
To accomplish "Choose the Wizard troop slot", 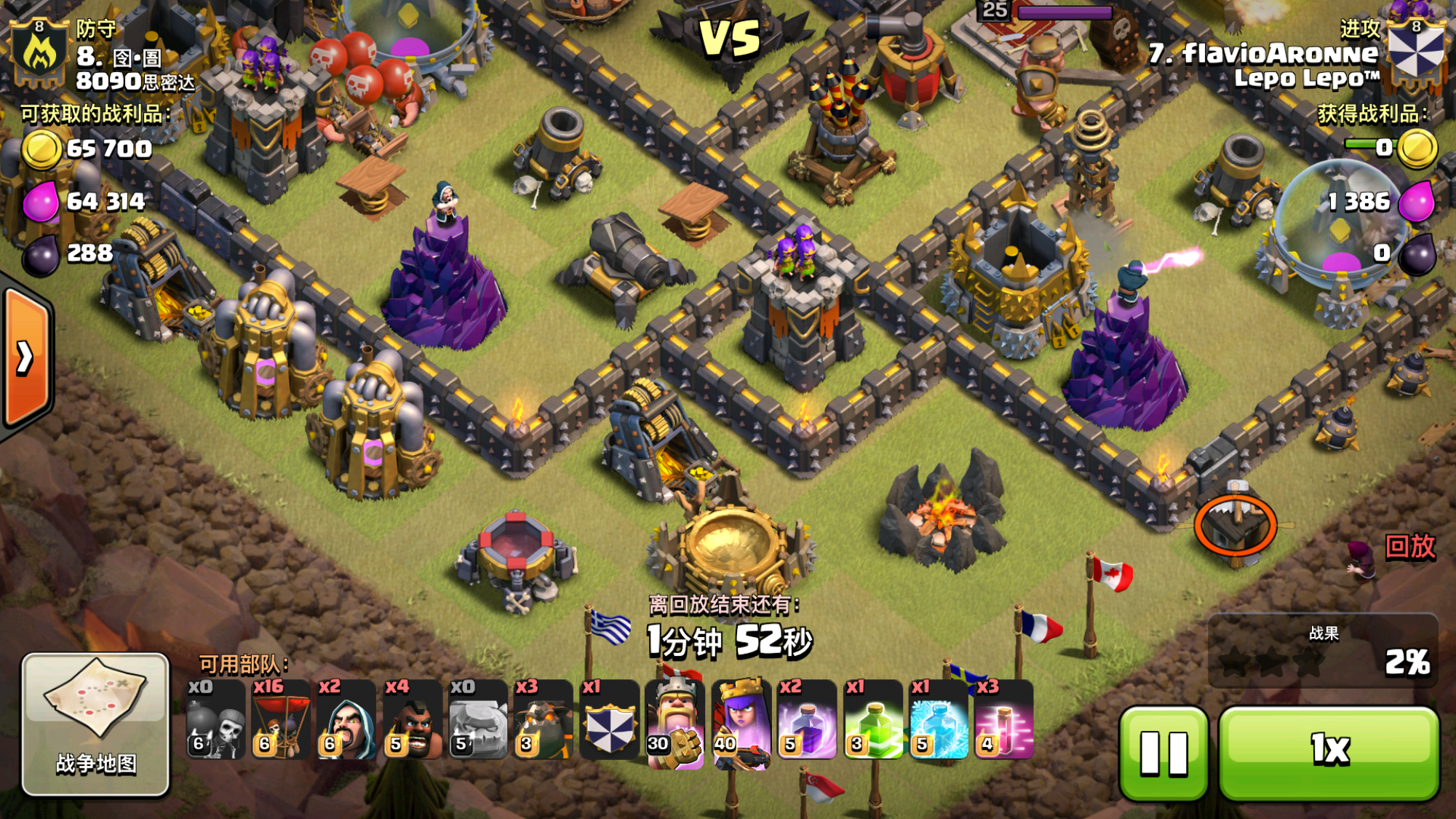I will click(x=346, y=719).
